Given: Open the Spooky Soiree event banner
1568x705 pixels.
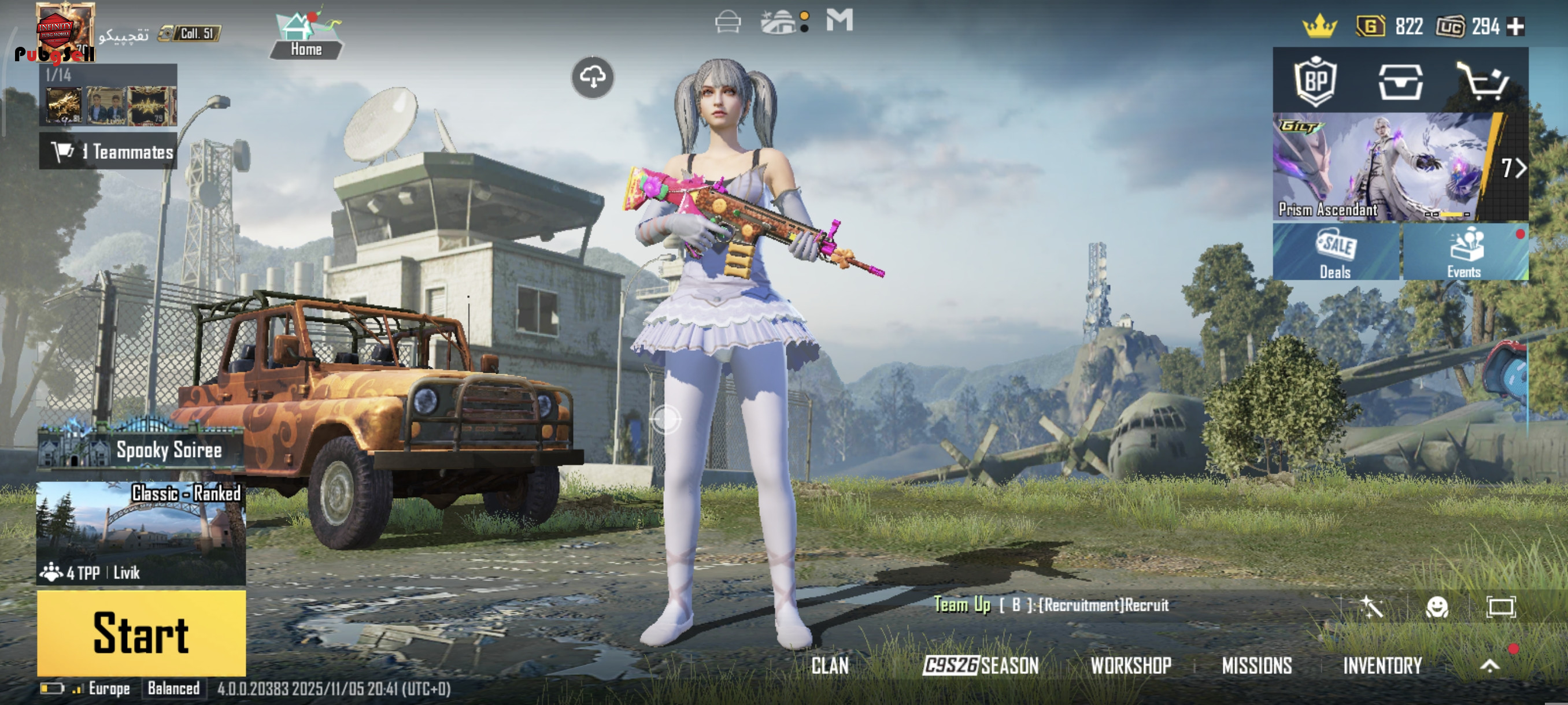Looking at the screenshot, I should 141,449.
